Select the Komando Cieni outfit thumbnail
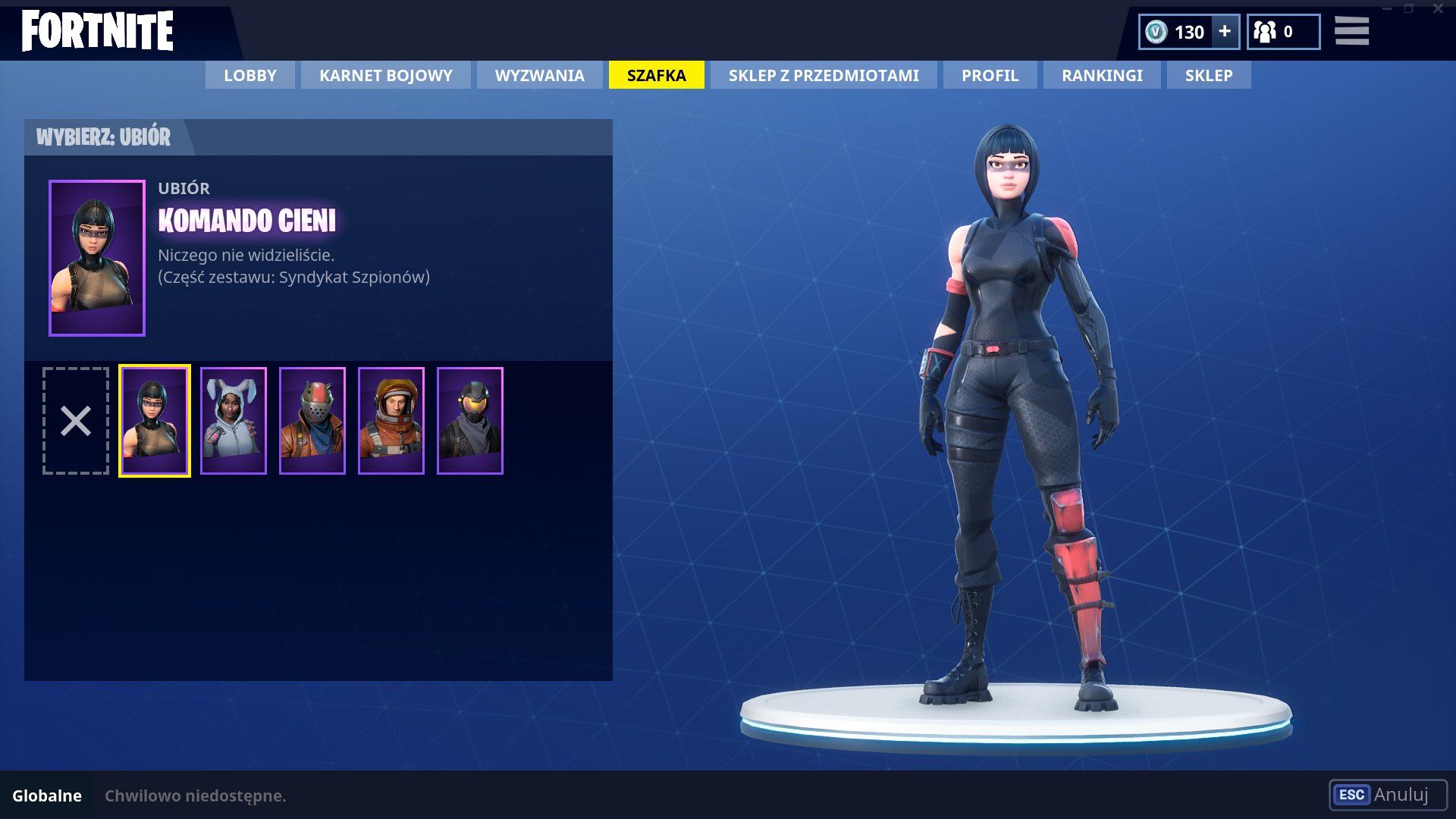The width and height of the screenshot is (1456, 819). [x=155, y=419]
